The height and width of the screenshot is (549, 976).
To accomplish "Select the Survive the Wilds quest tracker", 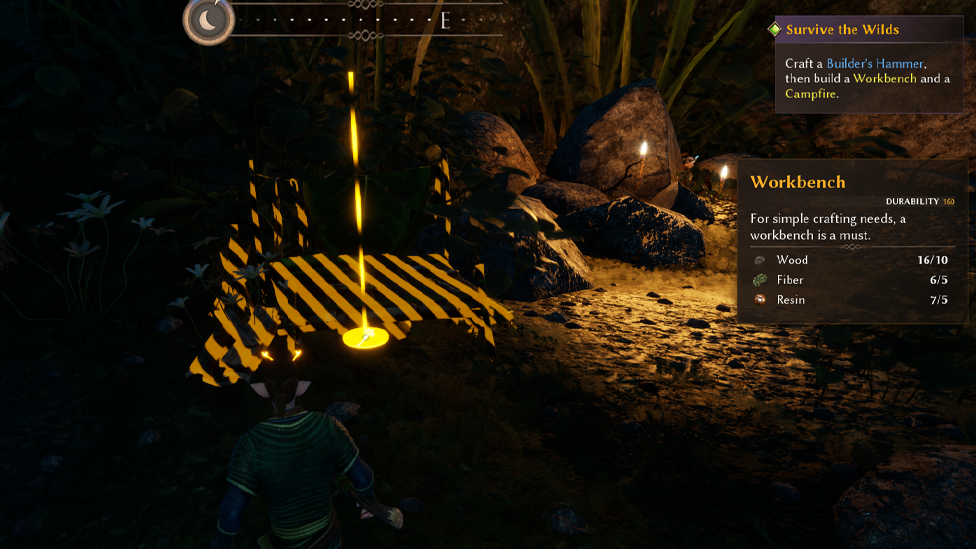I will 841,30.
